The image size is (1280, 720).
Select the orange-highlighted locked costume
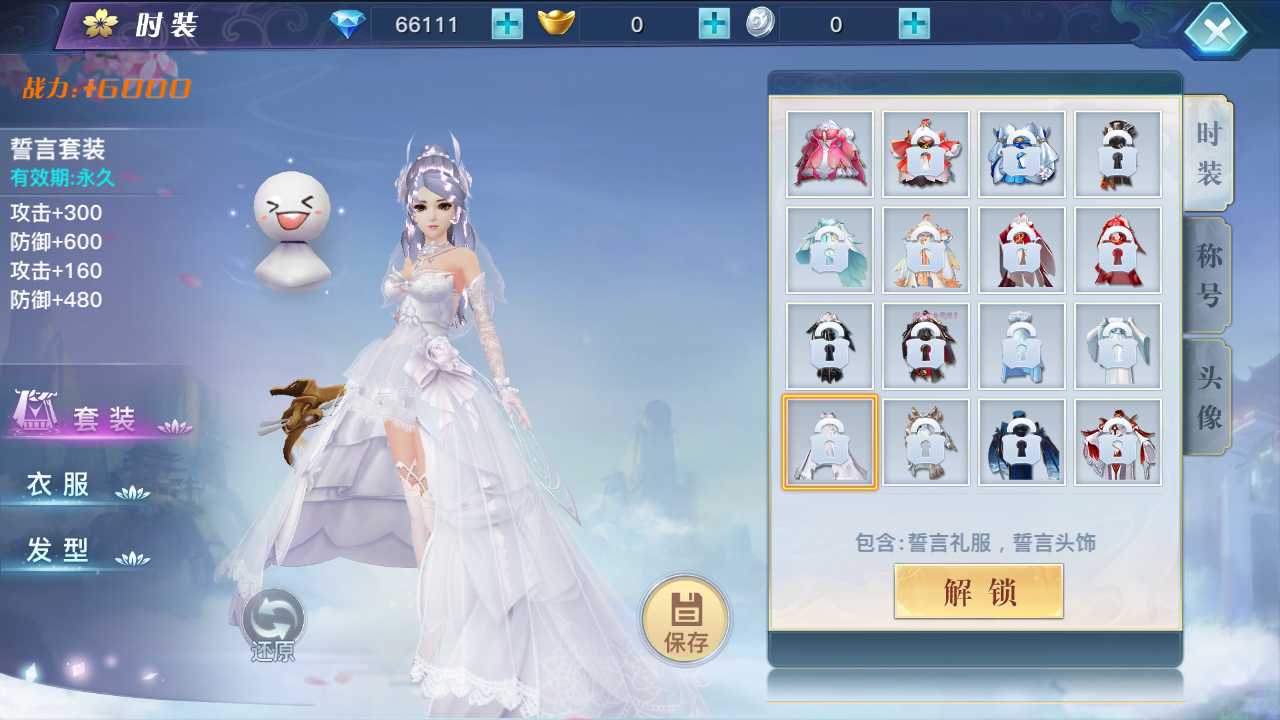click(829, 441)
